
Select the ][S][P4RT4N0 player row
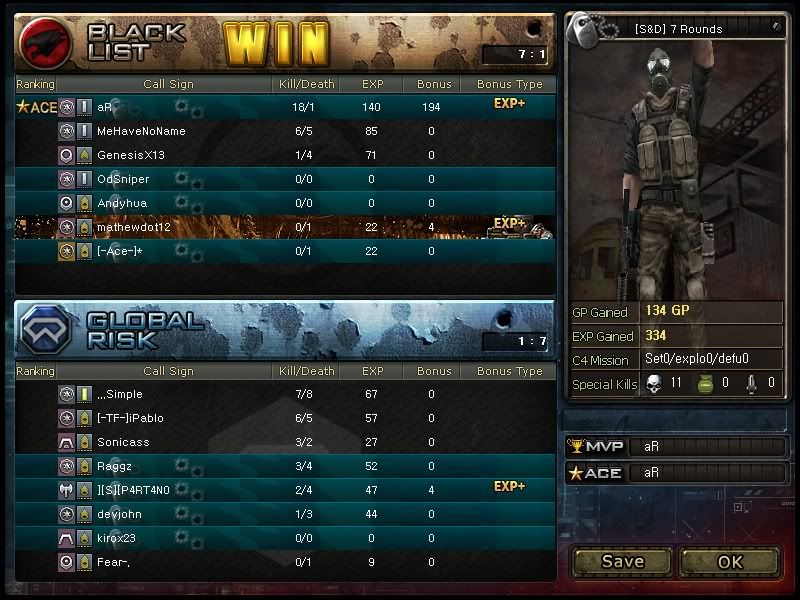[x=134, y=490]
